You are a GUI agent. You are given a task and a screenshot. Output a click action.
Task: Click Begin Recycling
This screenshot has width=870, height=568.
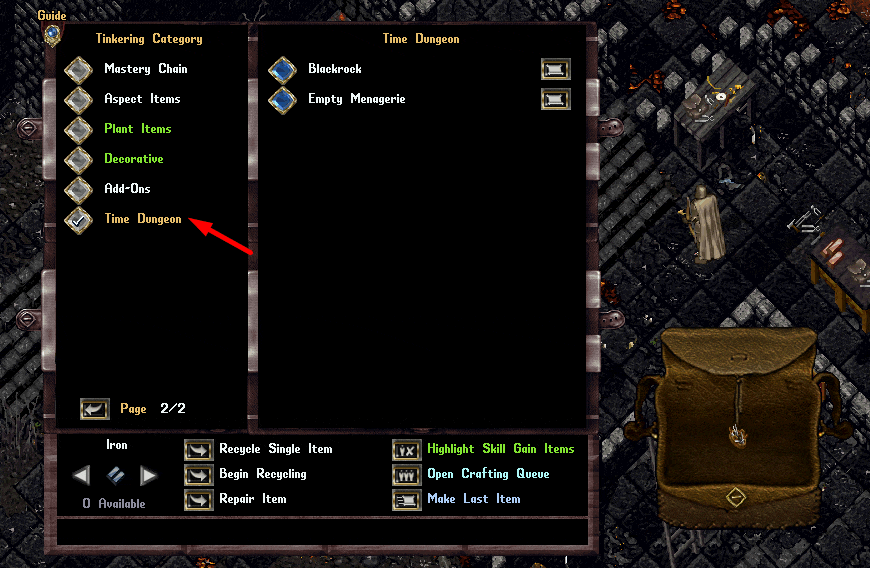199,475
